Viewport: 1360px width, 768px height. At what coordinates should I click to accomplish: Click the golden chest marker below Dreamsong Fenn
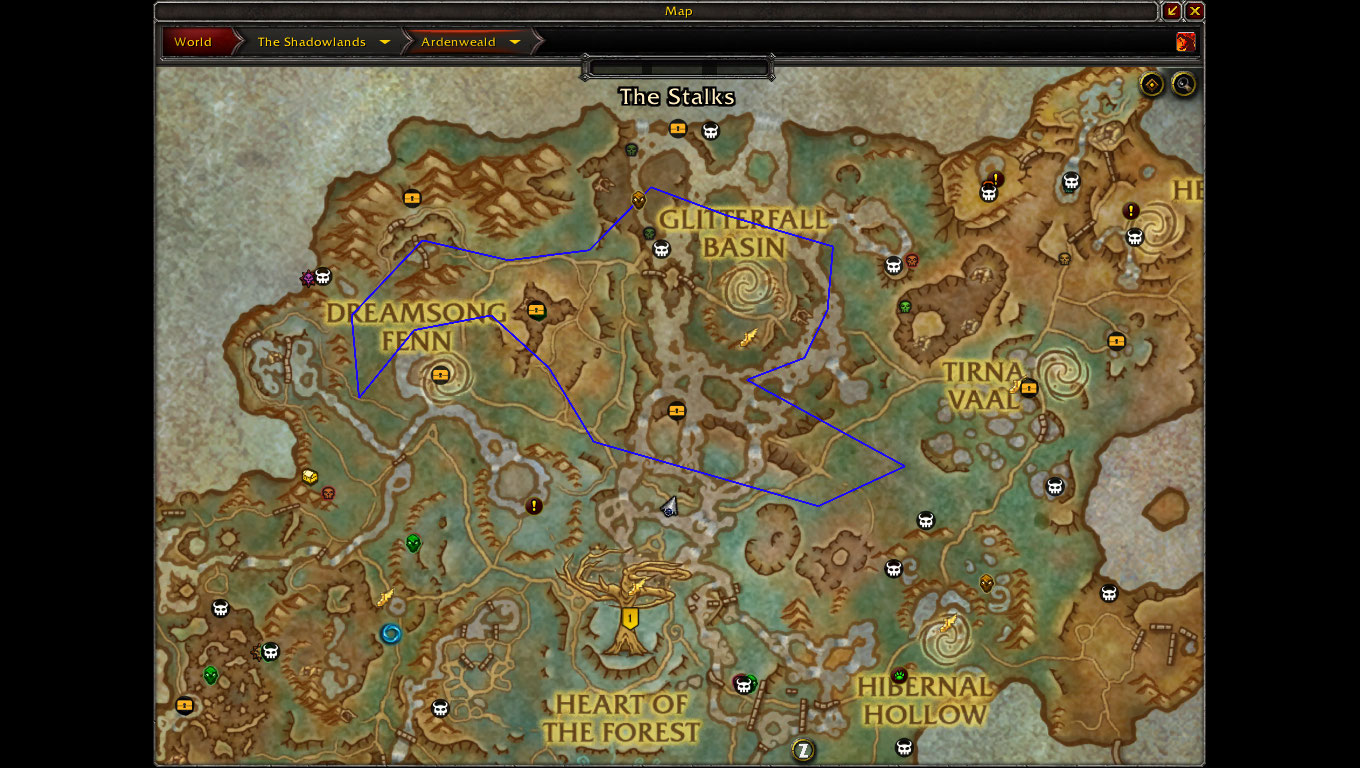(310, 476)
